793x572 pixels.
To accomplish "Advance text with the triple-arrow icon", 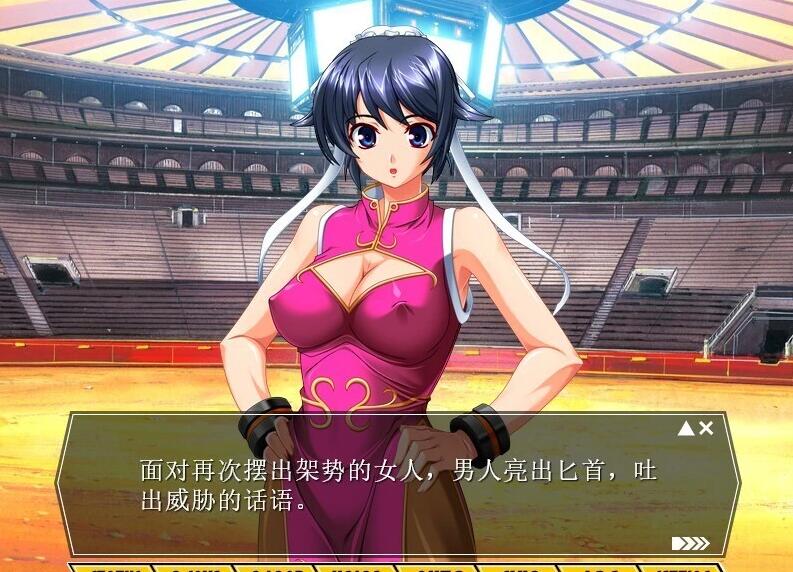I will tap(690, 543).
